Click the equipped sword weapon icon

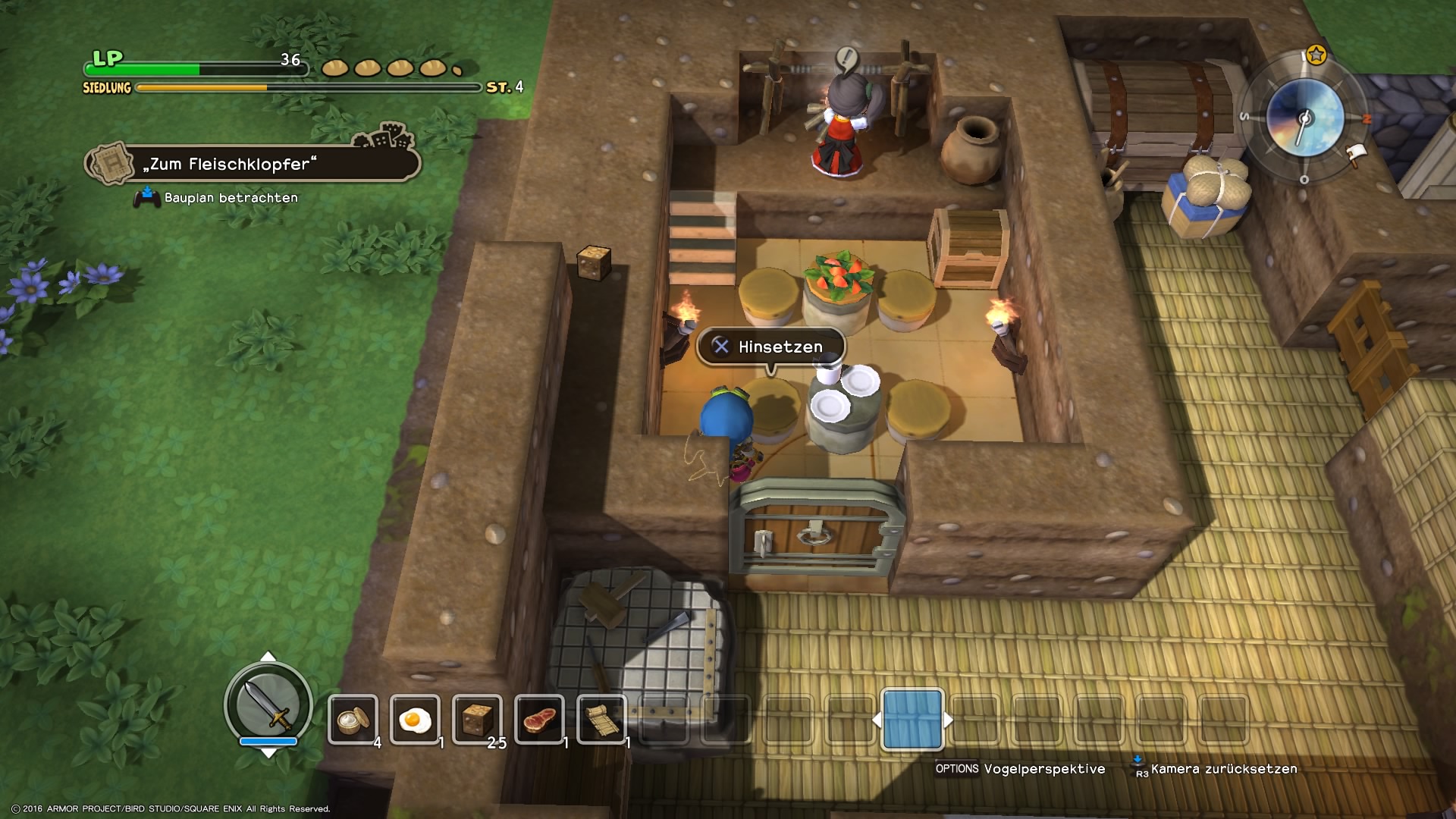click(268, 704)
